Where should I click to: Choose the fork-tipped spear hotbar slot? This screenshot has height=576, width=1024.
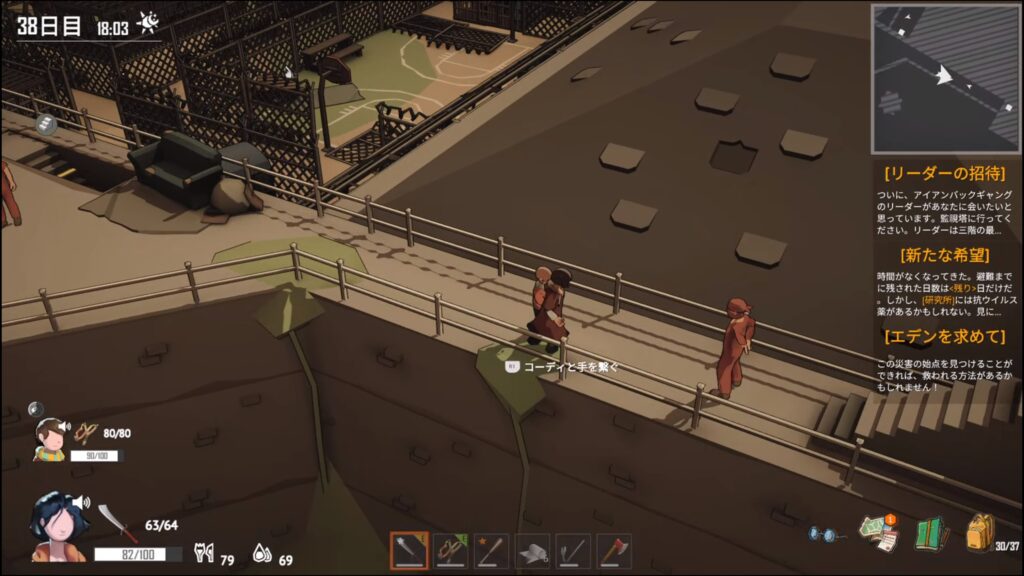(574, 551)
